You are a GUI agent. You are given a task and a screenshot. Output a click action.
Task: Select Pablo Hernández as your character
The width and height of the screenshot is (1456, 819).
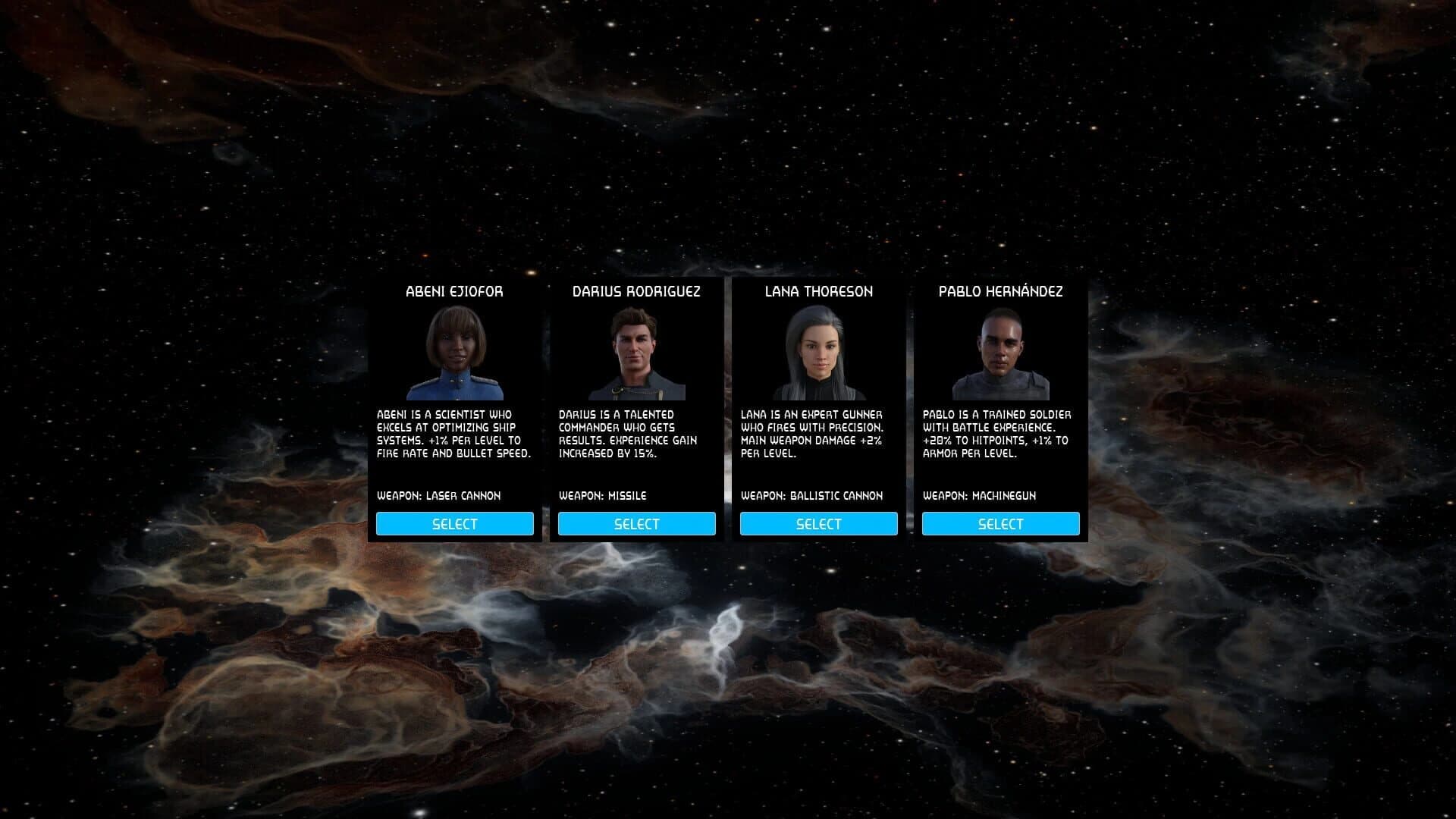(1001, 523)
